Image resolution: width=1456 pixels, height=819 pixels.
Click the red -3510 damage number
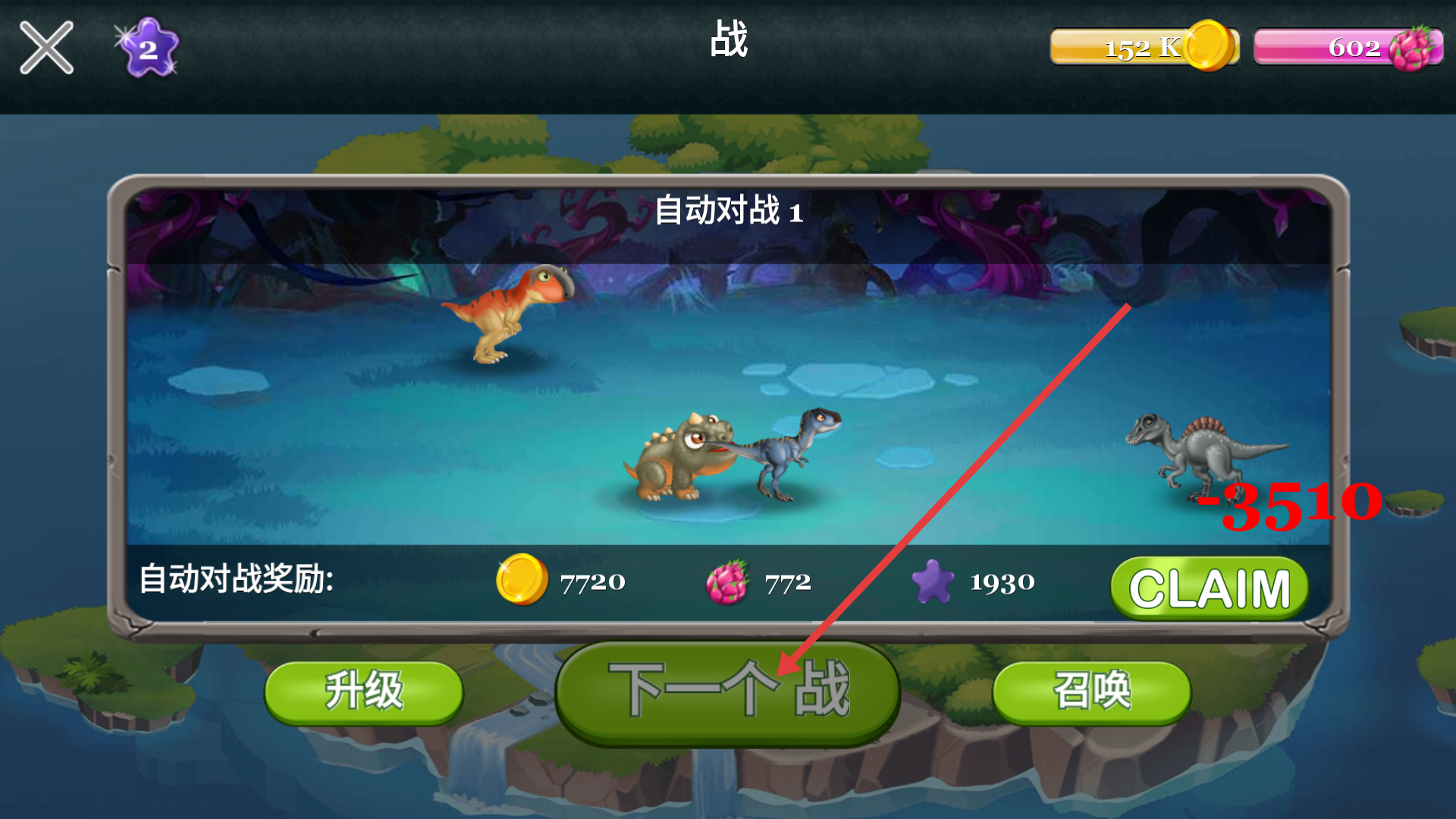click(1289, 504)
